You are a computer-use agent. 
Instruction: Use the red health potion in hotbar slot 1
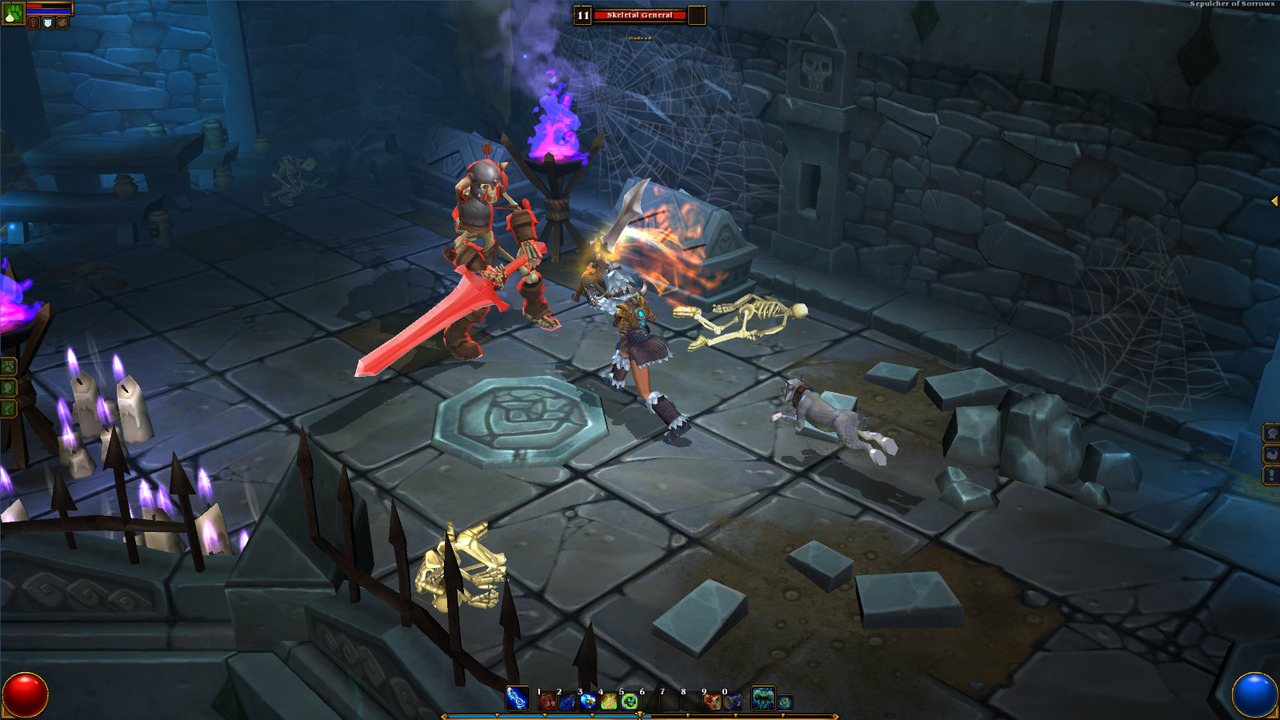click(x=546, y=702)
